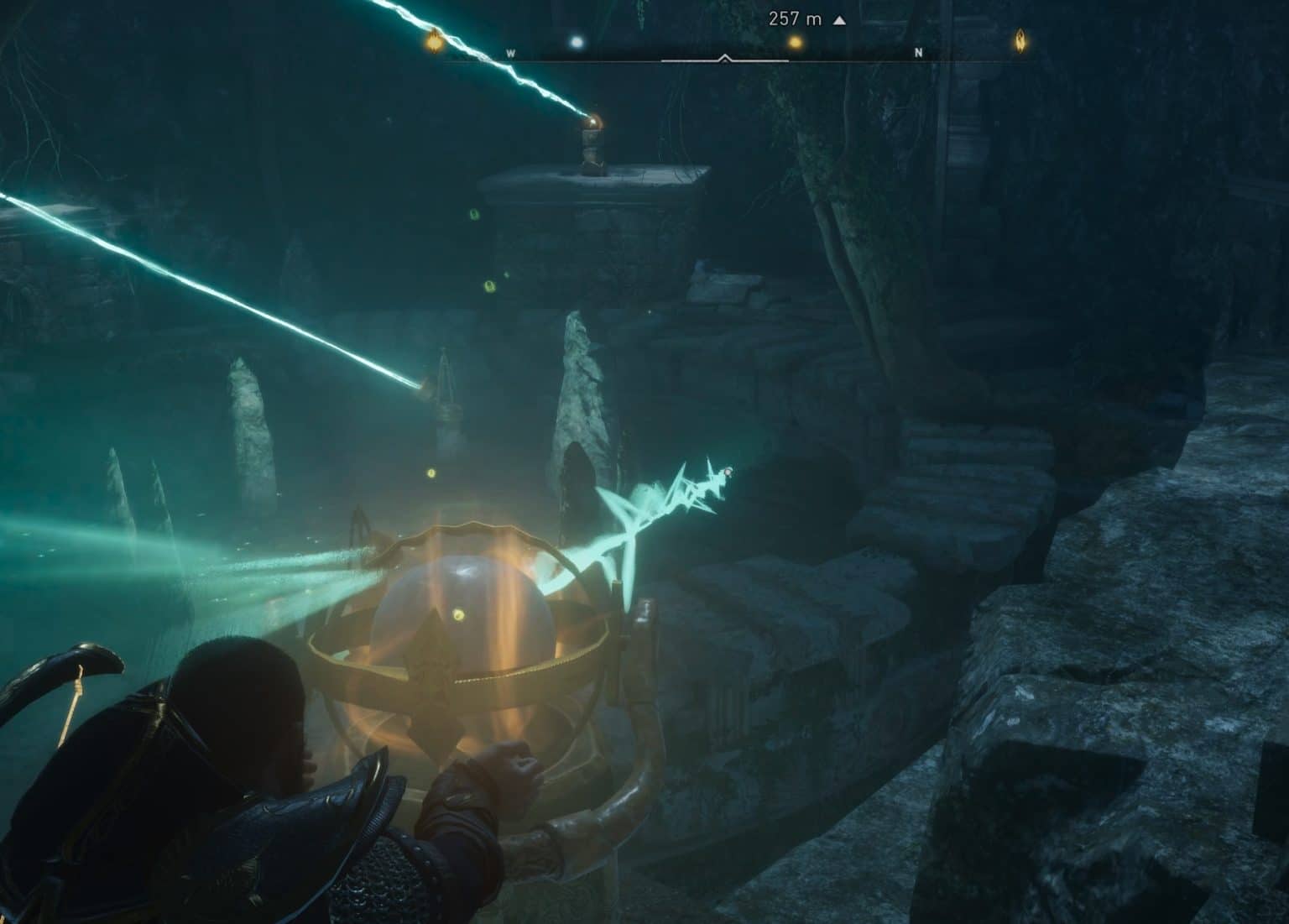
Task: Select the N cardinal label on the compass
Action: tap(919, 52)
